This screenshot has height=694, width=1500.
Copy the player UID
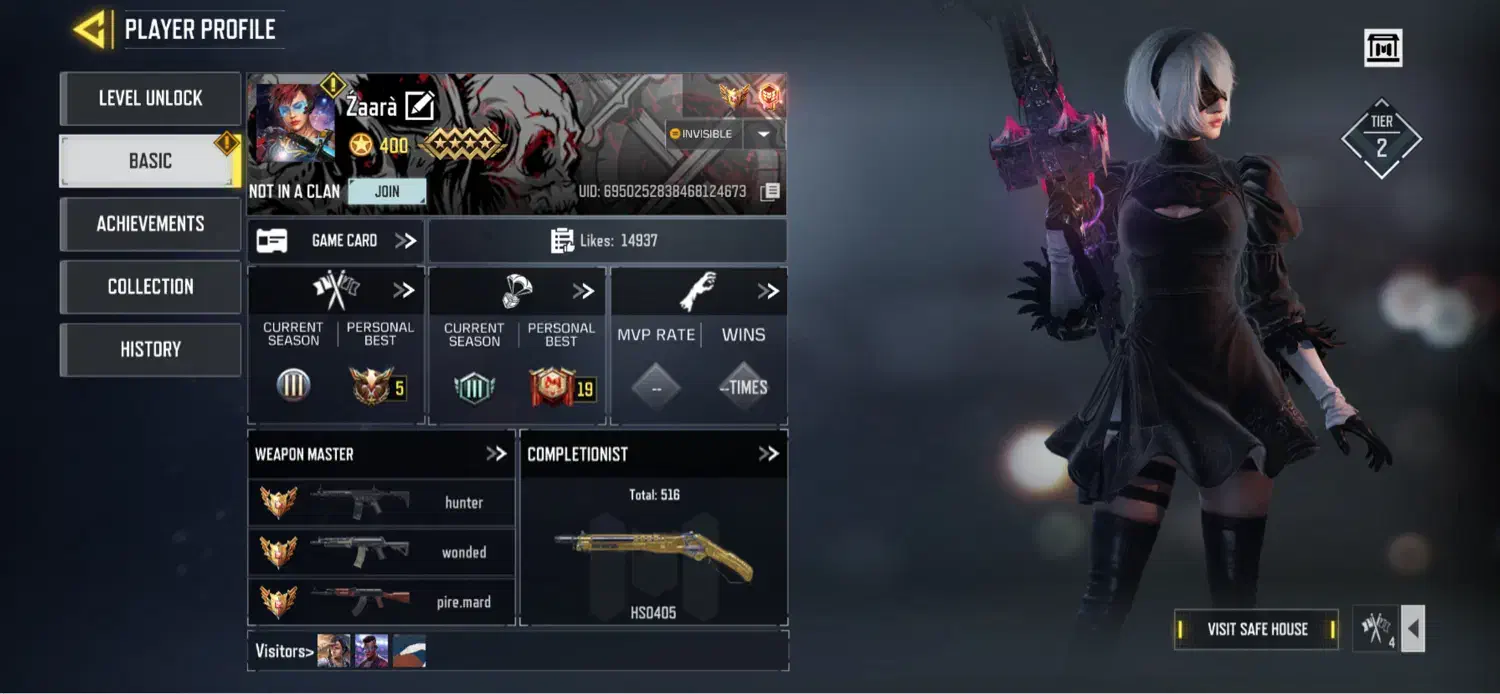tap(770, 192)
